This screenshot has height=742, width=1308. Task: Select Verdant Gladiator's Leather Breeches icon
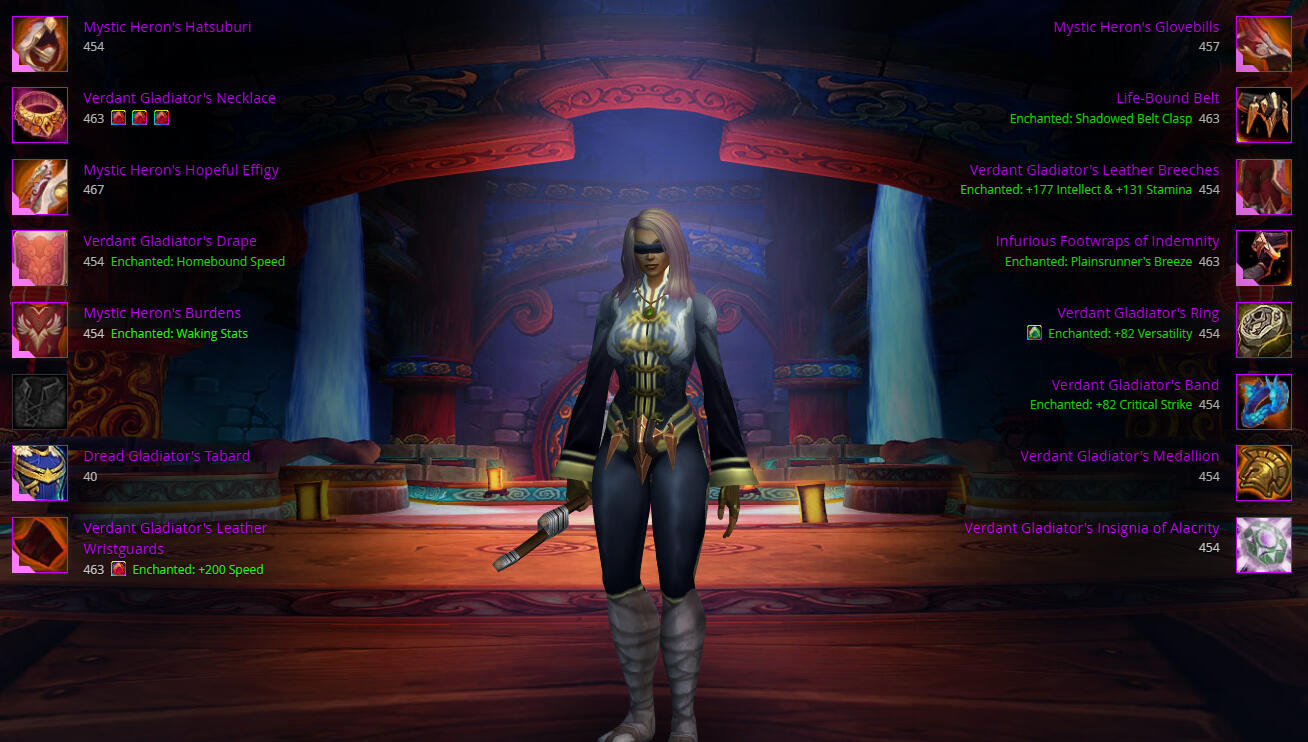(1264, 187)
